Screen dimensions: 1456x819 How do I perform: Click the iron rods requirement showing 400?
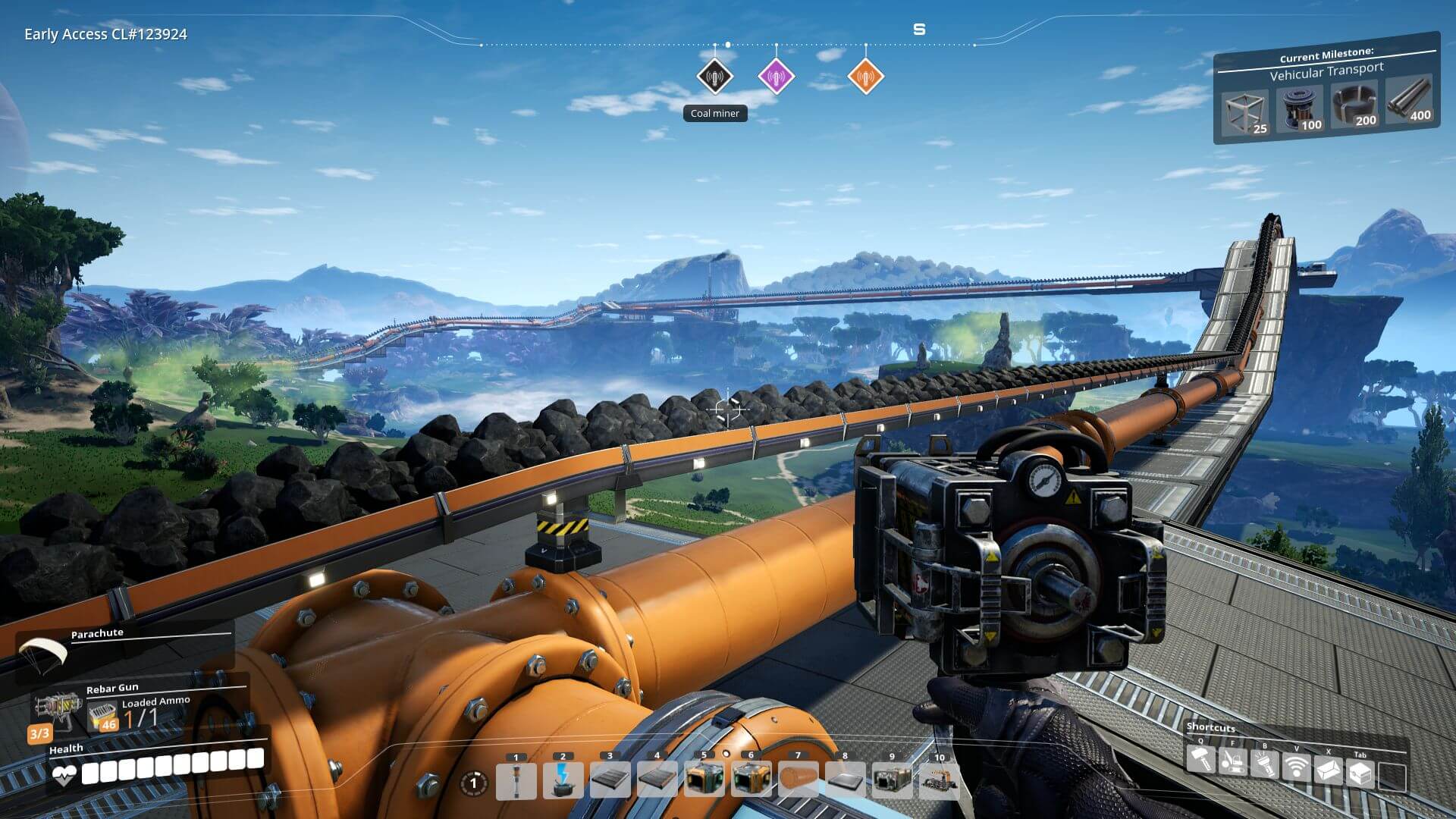pos(1409,101)
